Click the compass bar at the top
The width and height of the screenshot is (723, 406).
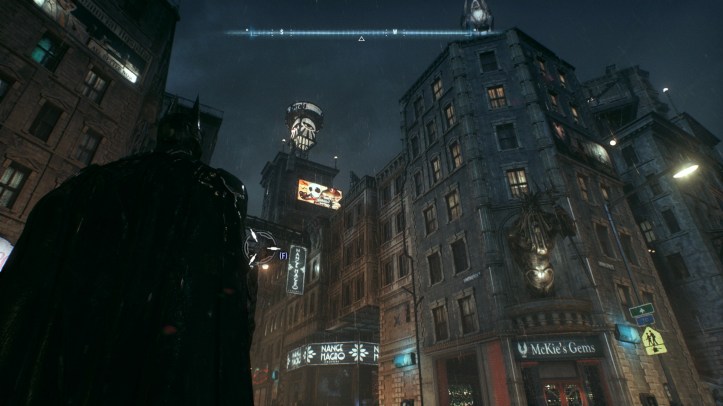point(361,32)
